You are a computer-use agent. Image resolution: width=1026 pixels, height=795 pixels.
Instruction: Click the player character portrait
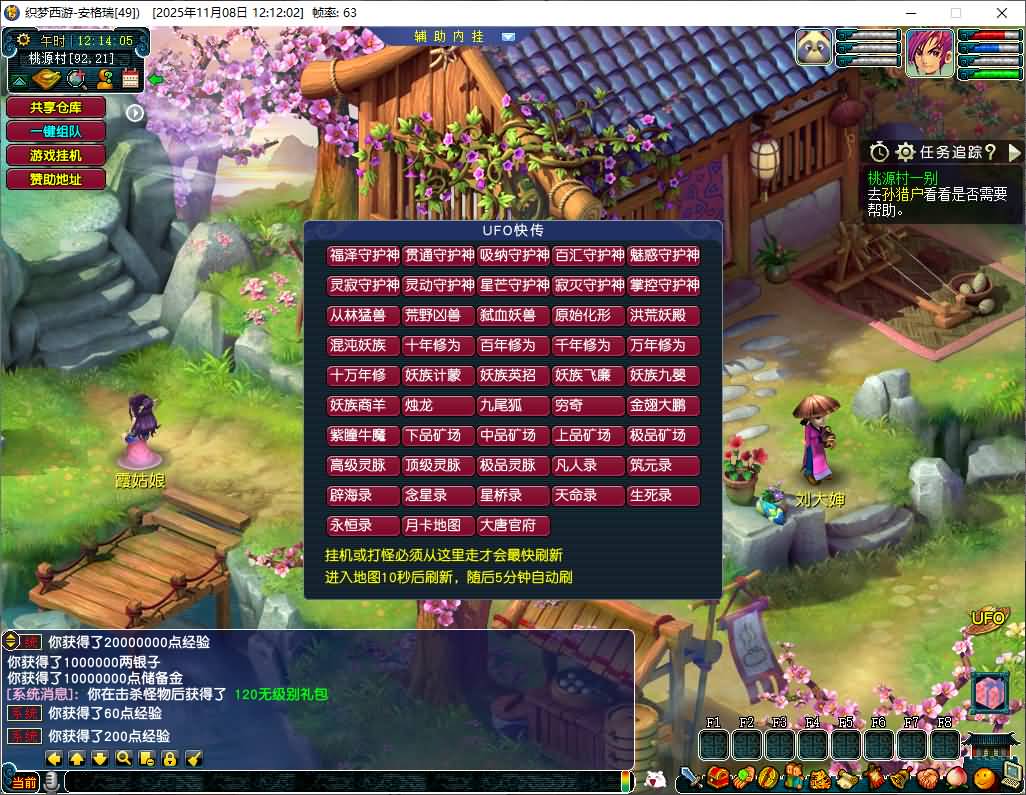pos(930,53)
